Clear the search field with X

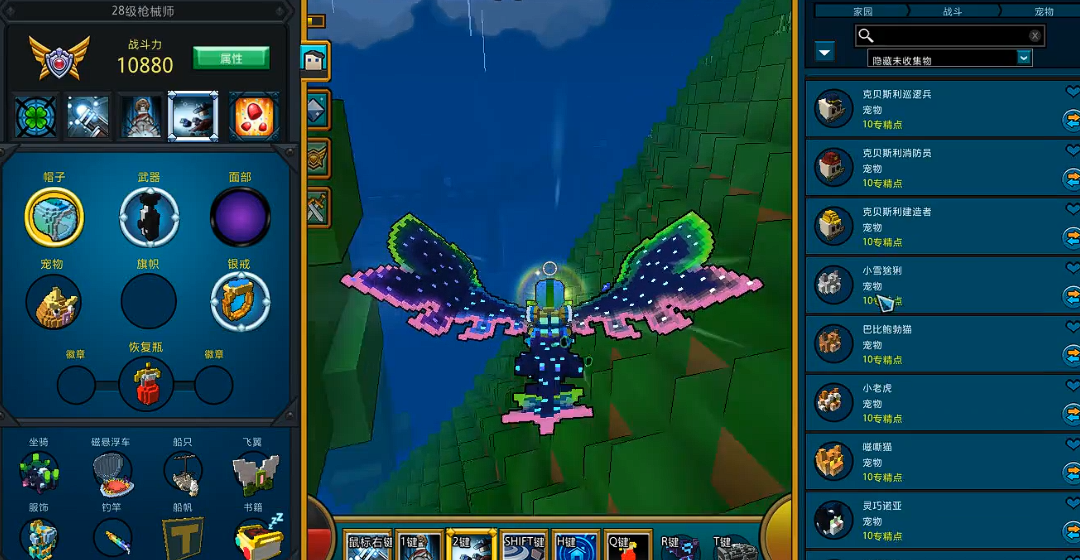tap(1035, 36)
